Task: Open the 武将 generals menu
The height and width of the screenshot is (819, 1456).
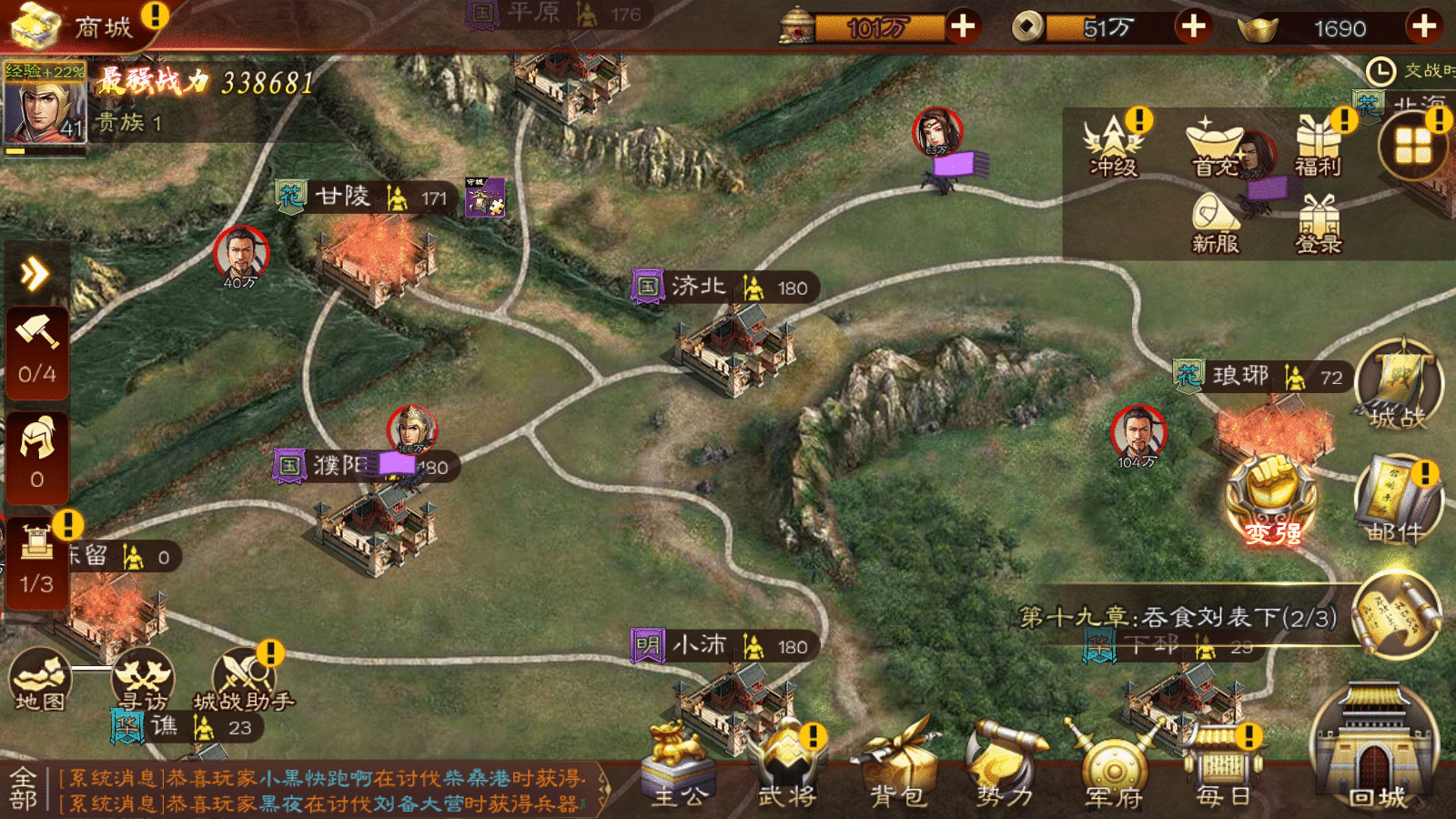Action: [787, 766]
